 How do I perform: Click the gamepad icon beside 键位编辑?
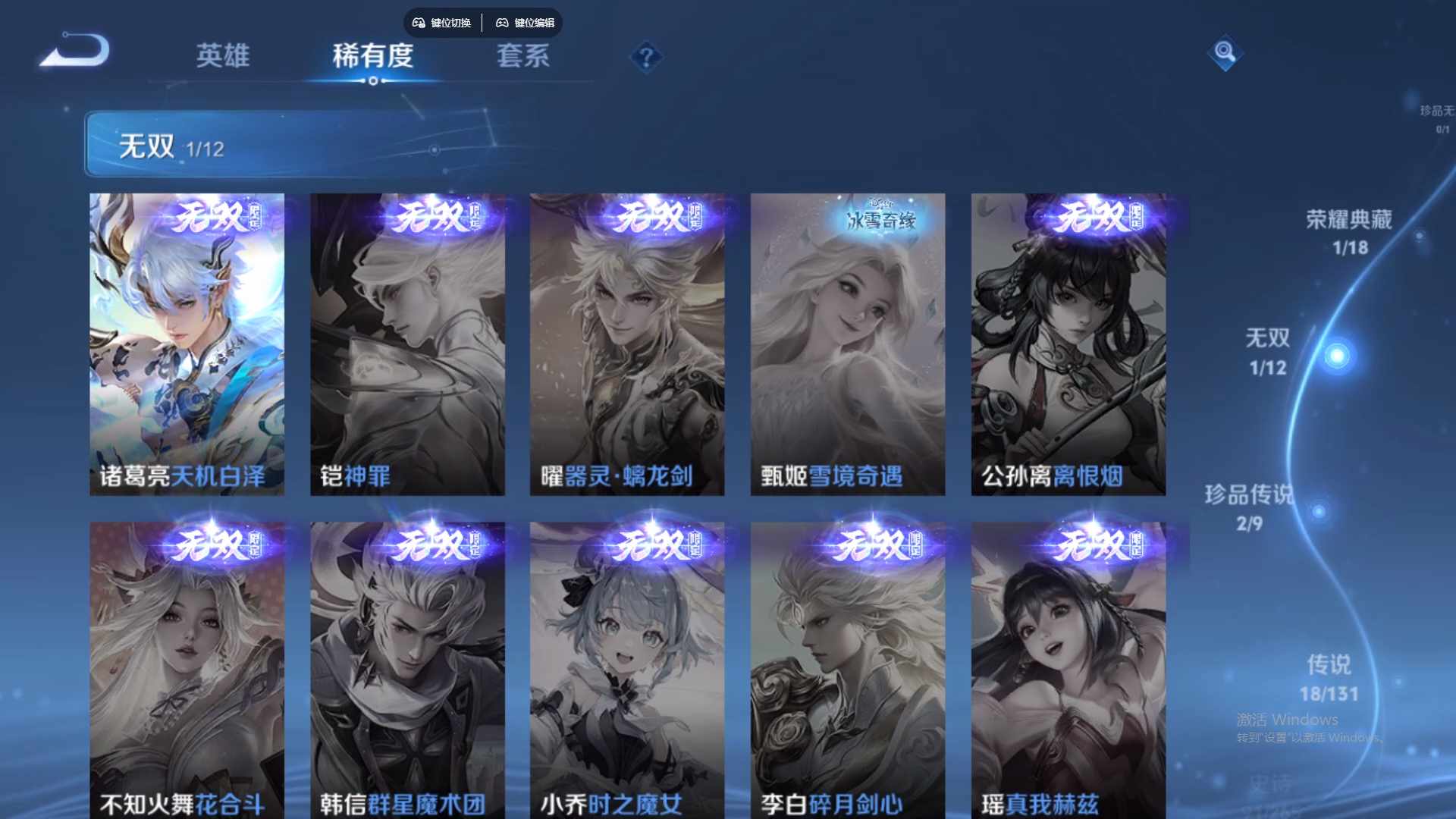(503, 23)
